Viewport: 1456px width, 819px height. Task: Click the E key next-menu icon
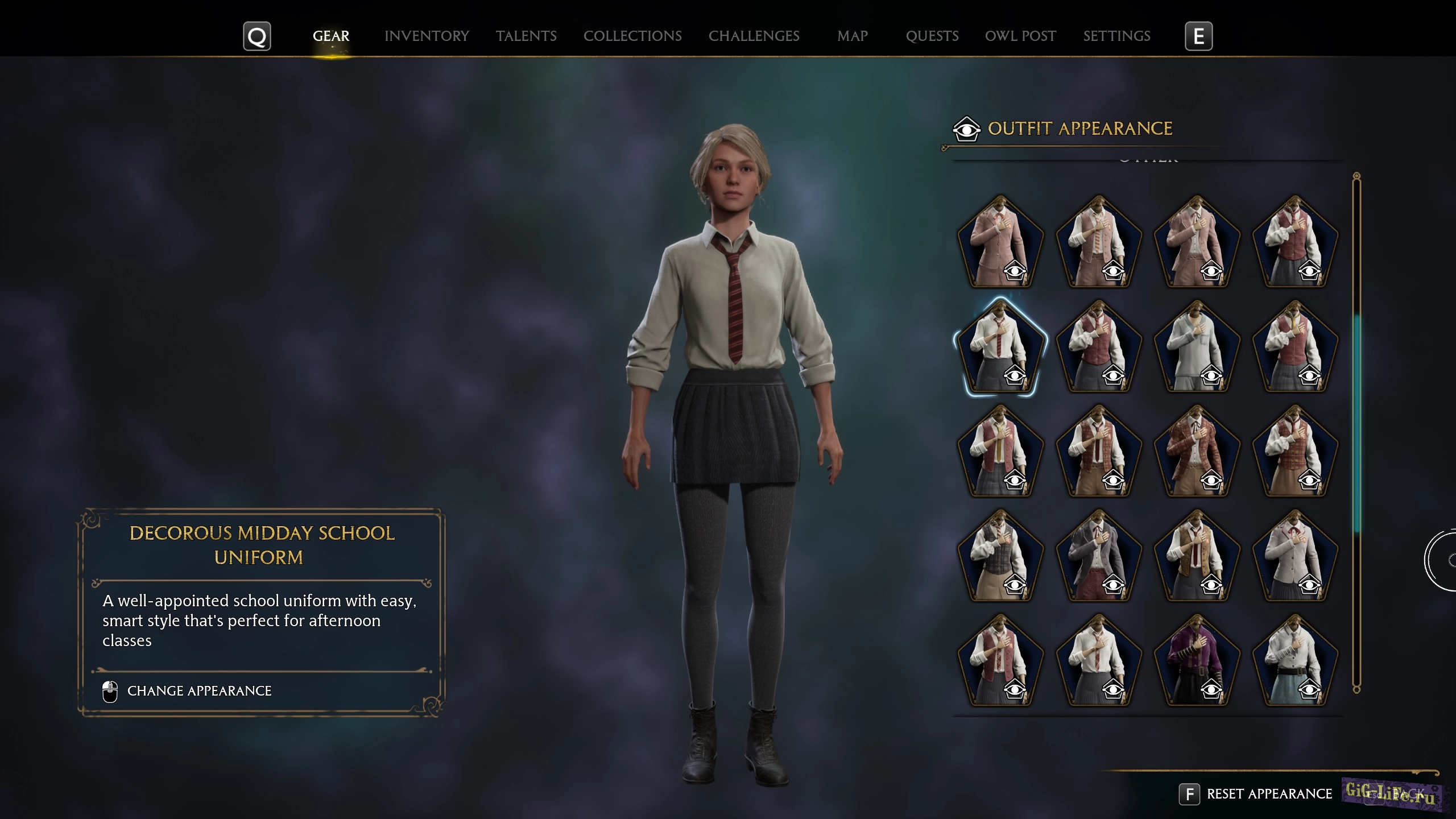click(x=1199, y=36)
